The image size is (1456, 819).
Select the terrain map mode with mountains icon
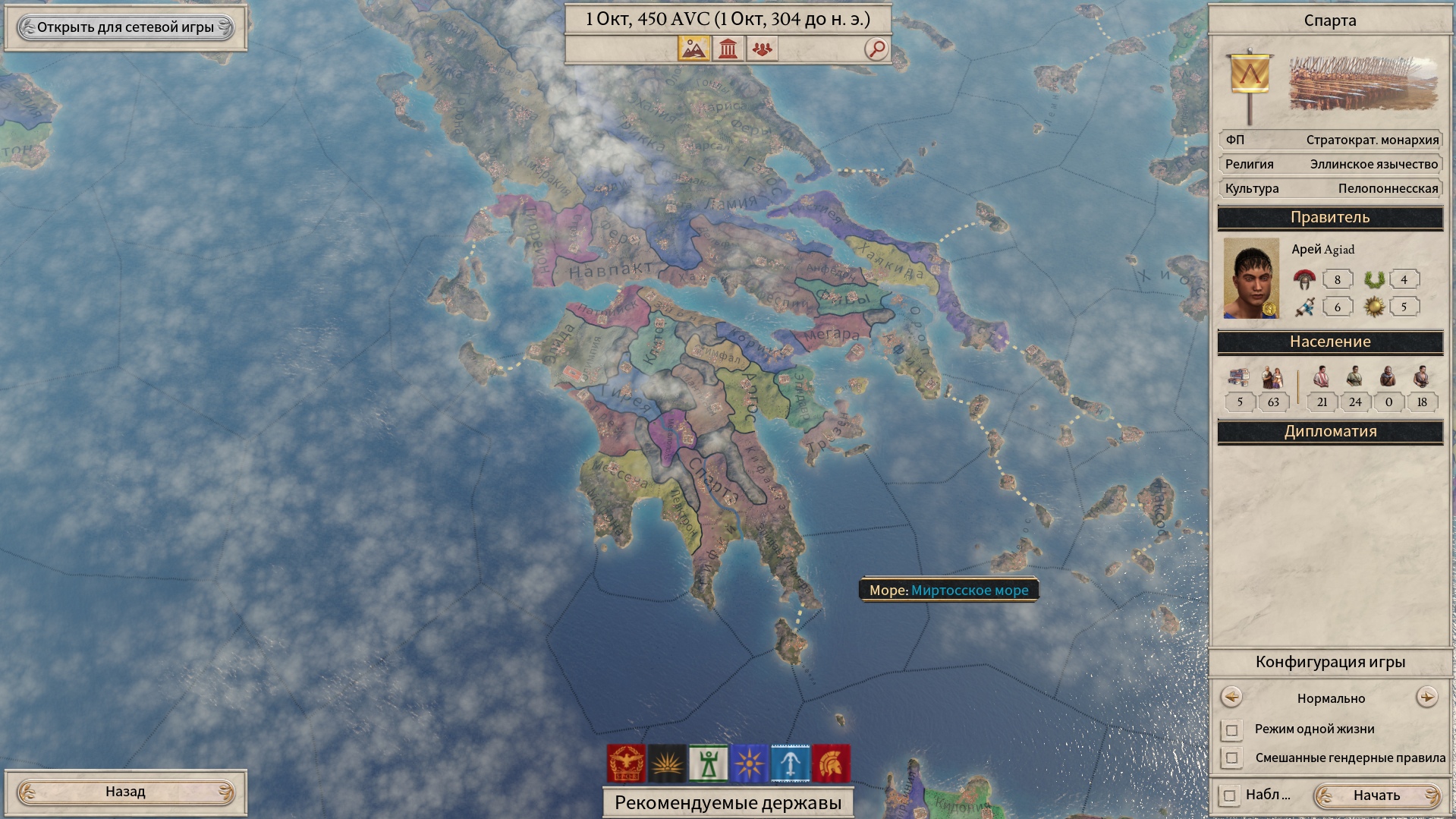693,49
